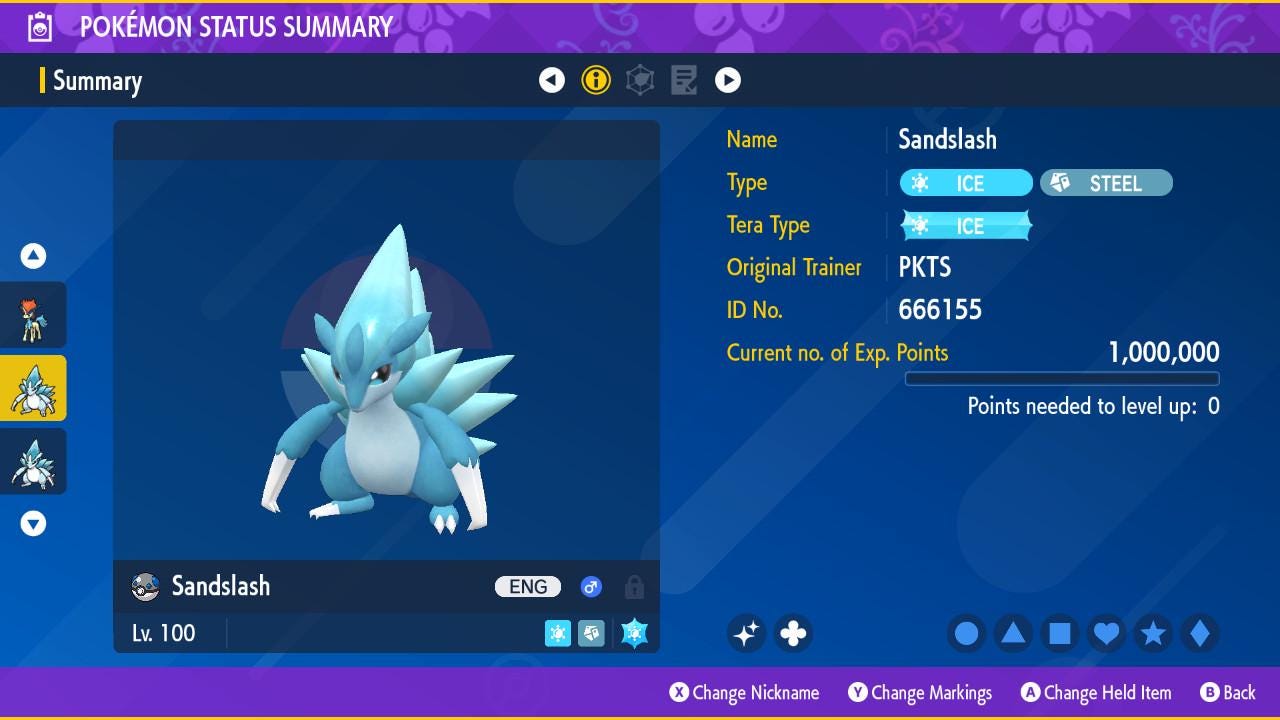Viewport: 1280px width, 720px height.
Task: Toggle the heart marking
Action: tap(1106, 633)
